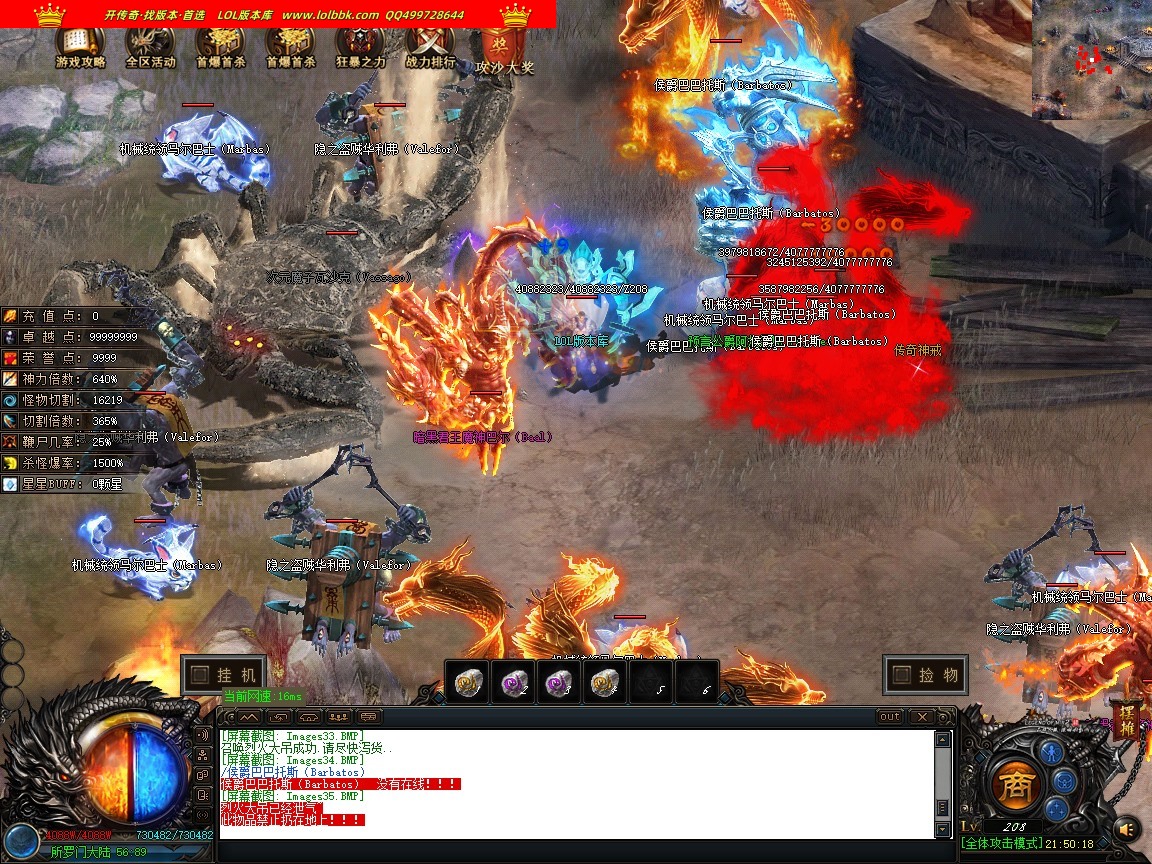1152x864 pixels.
Task: Open skills via the blue stars icon
Action: point(1058,811)
